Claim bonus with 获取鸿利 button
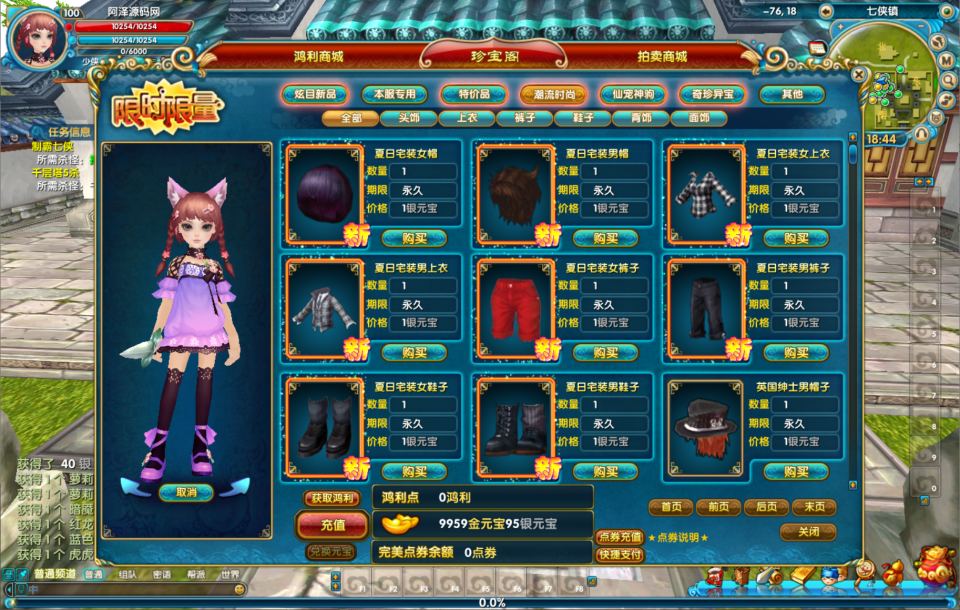This screenshot has width=960, height=610. [x=332, y=498]
